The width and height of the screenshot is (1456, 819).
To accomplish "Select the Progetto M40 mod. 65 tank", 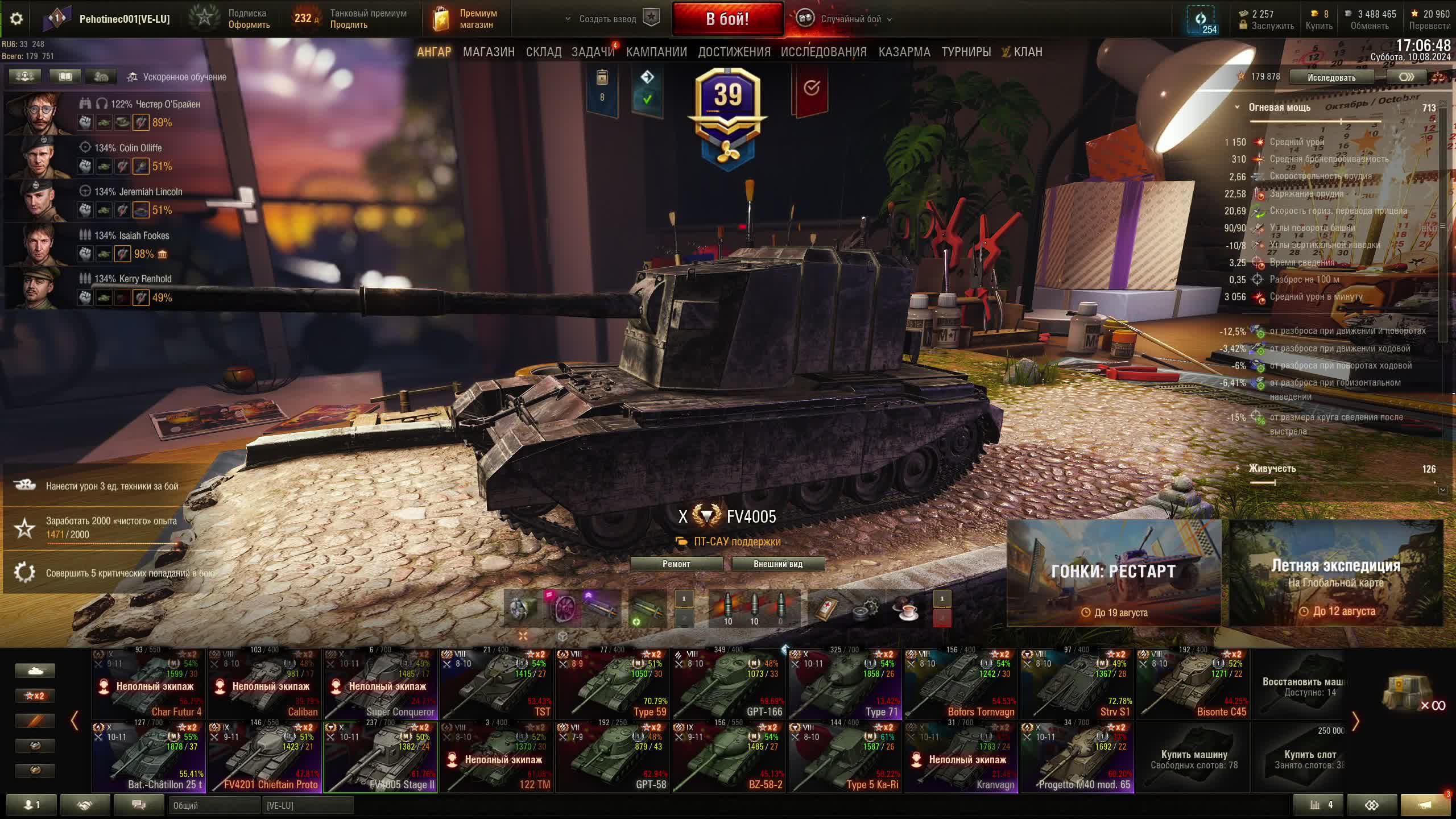I will pos(1077,758).
